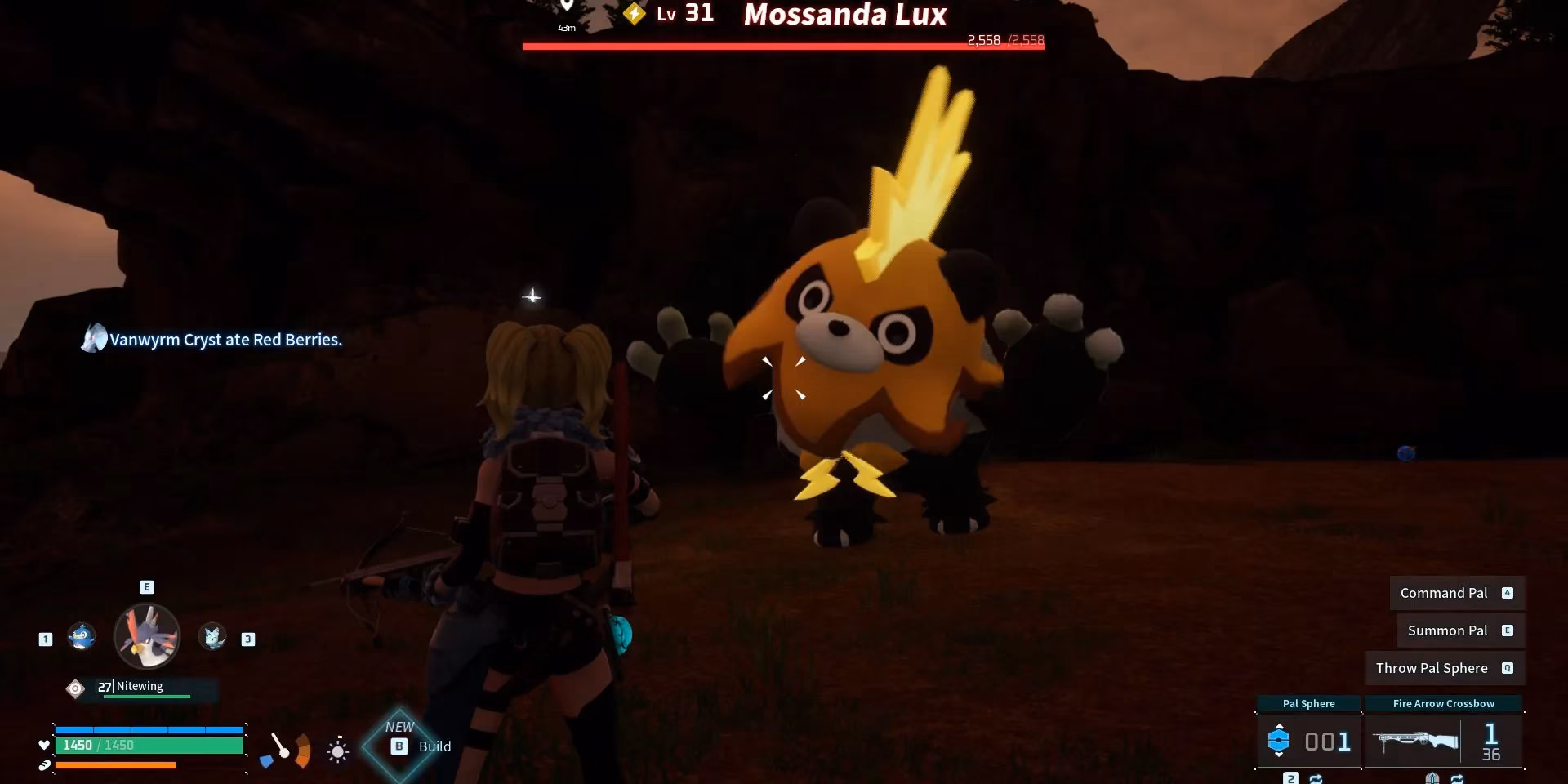Select the Nitewing party portrait
The width and height of the screenshot is (1568, 784).
[147, 636]
